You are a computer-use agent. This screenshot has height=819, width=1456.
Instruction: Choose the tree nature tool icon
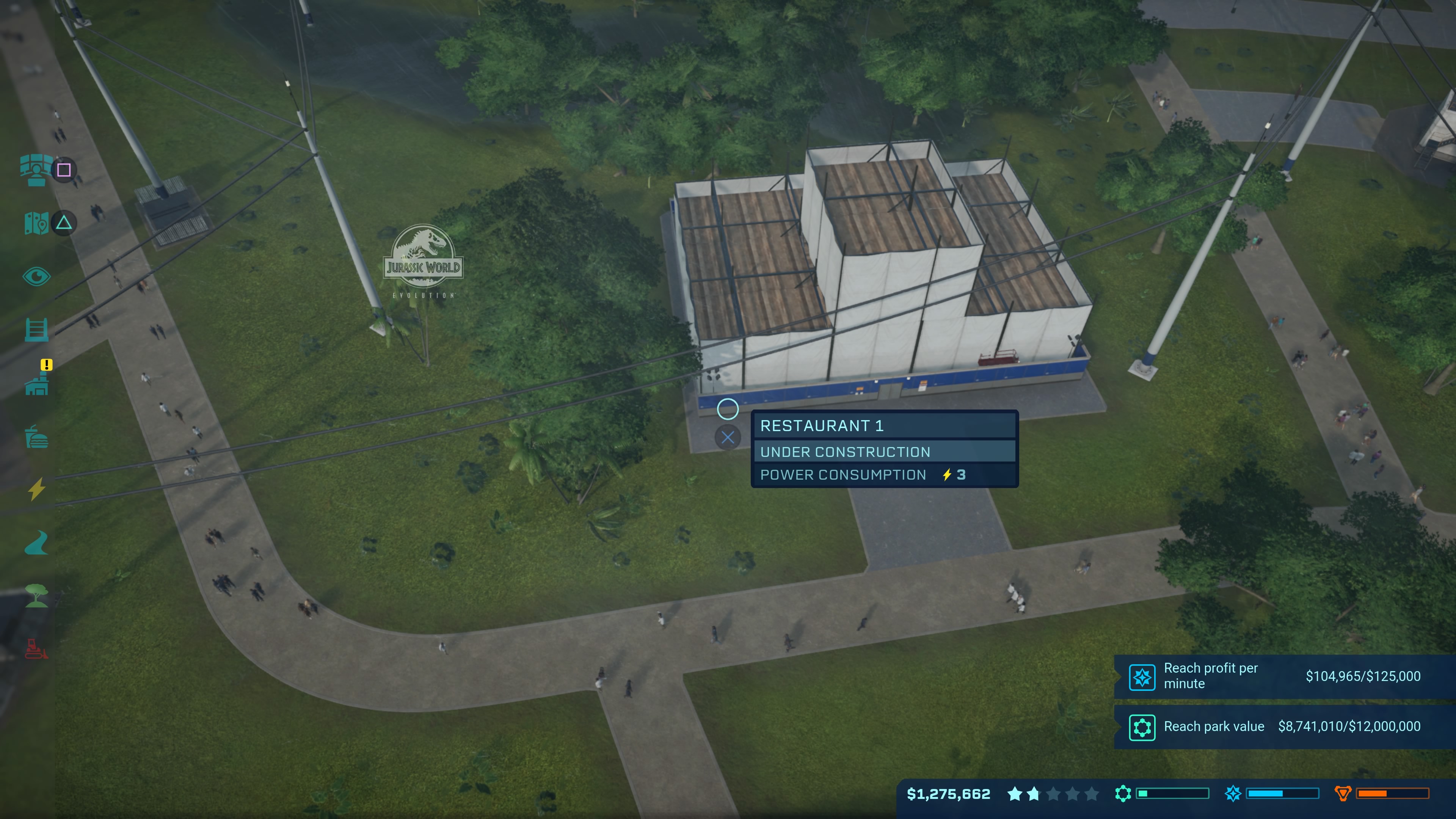click(36, 596)
